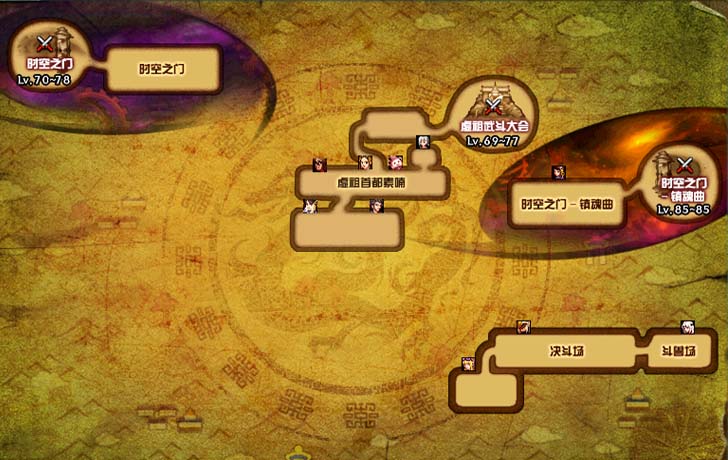Select the 虚祖首都素喃 town area
Screen dimensions: 728x460
click(371, 184)
